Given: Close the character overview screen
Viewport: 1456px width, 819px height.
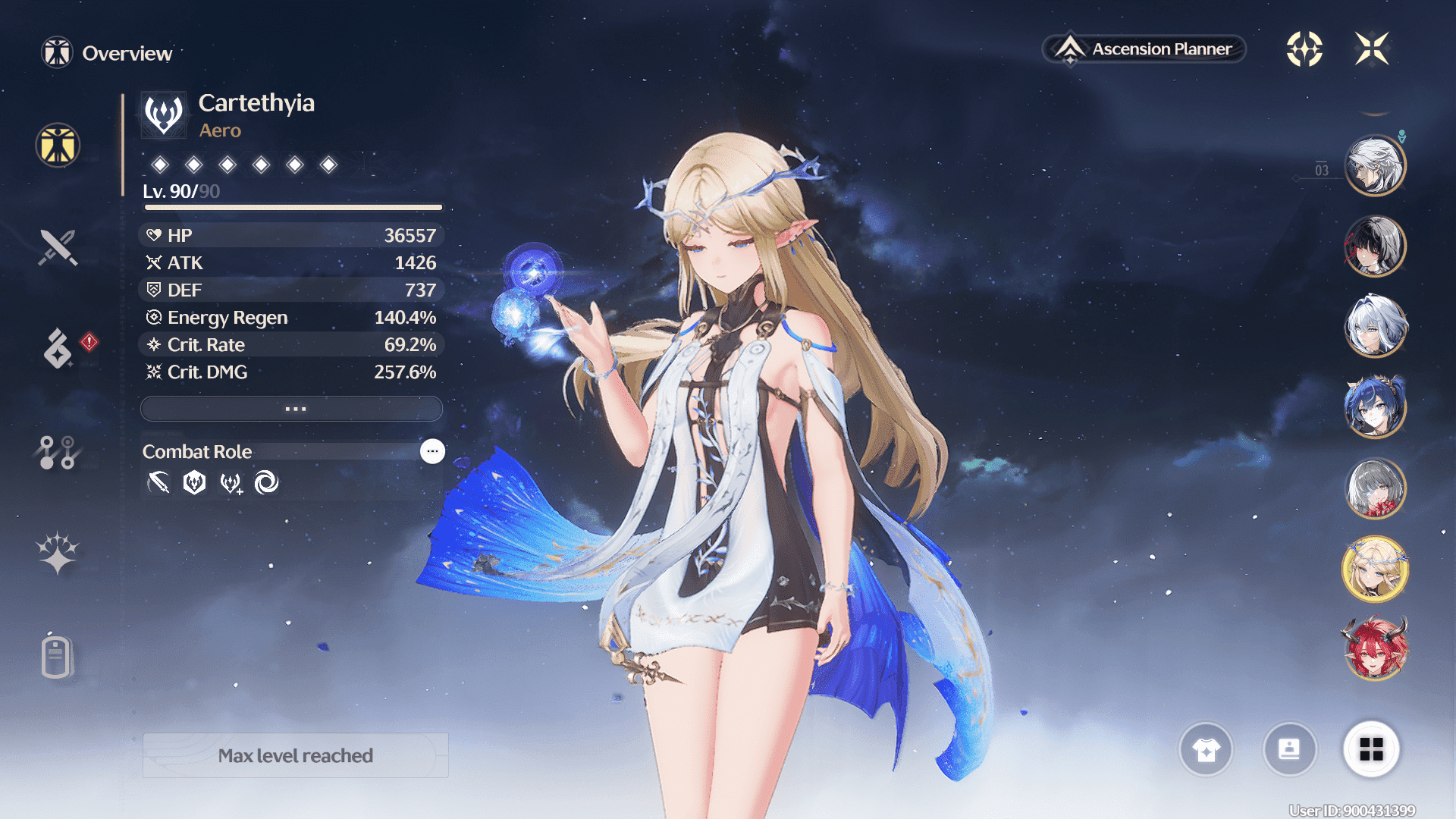Looking at the screenshot, I should pyautogui.click(x=1372, y=49).
